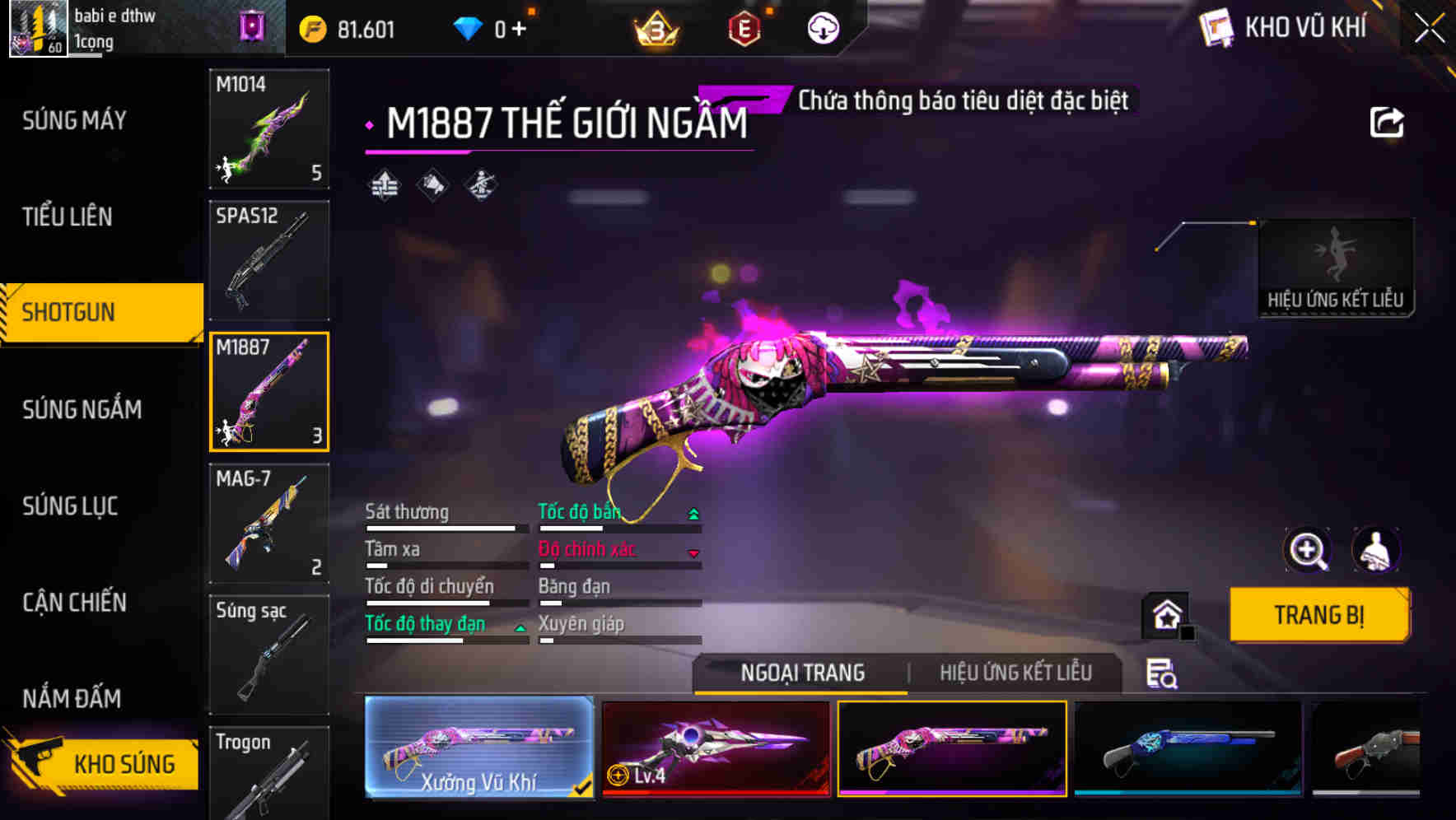
Task: Click the share arrow icon at top right
Action: [x=1388, y=120]
